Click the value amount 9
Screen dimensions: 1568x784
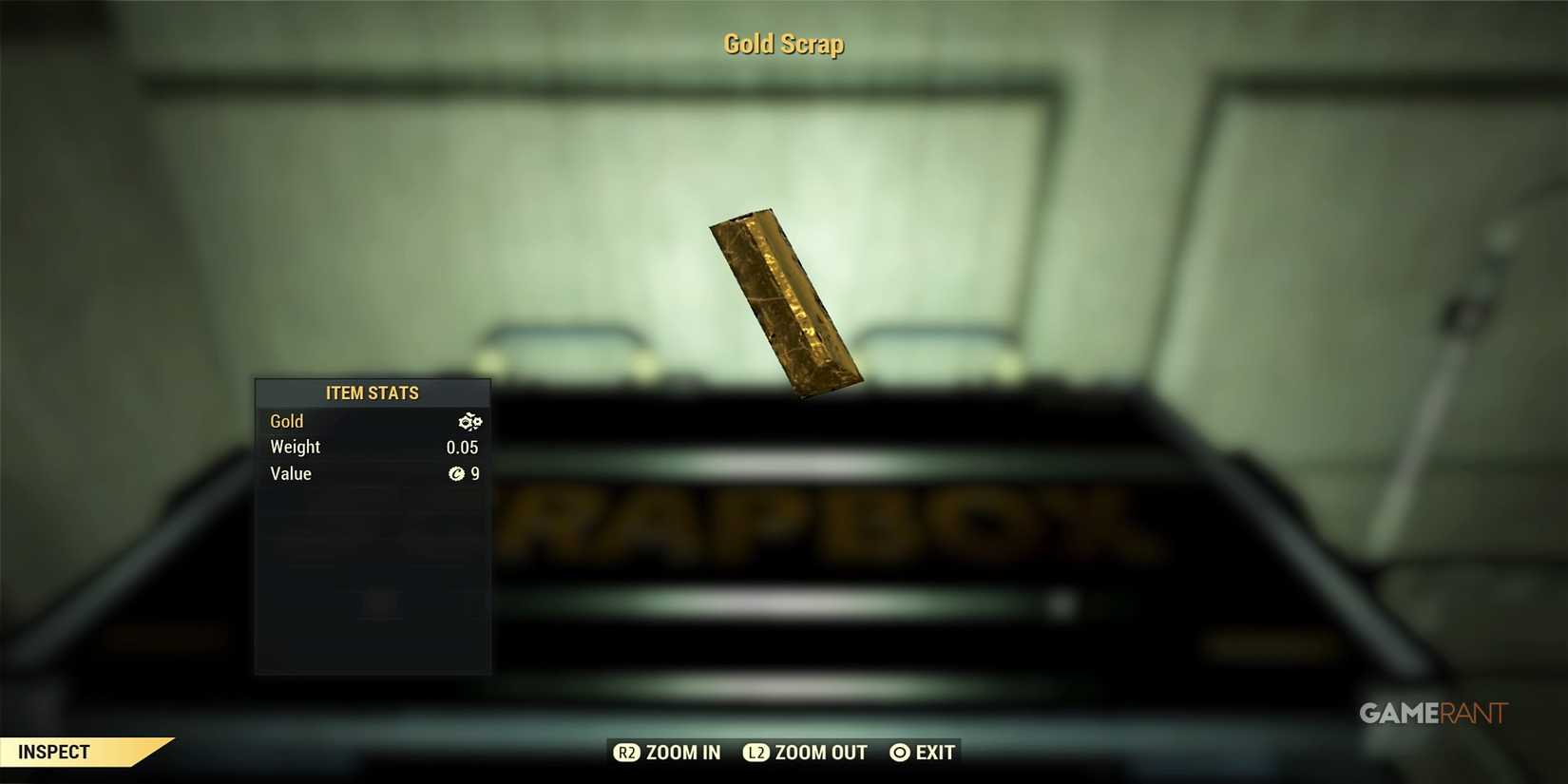tap(475, 474)
